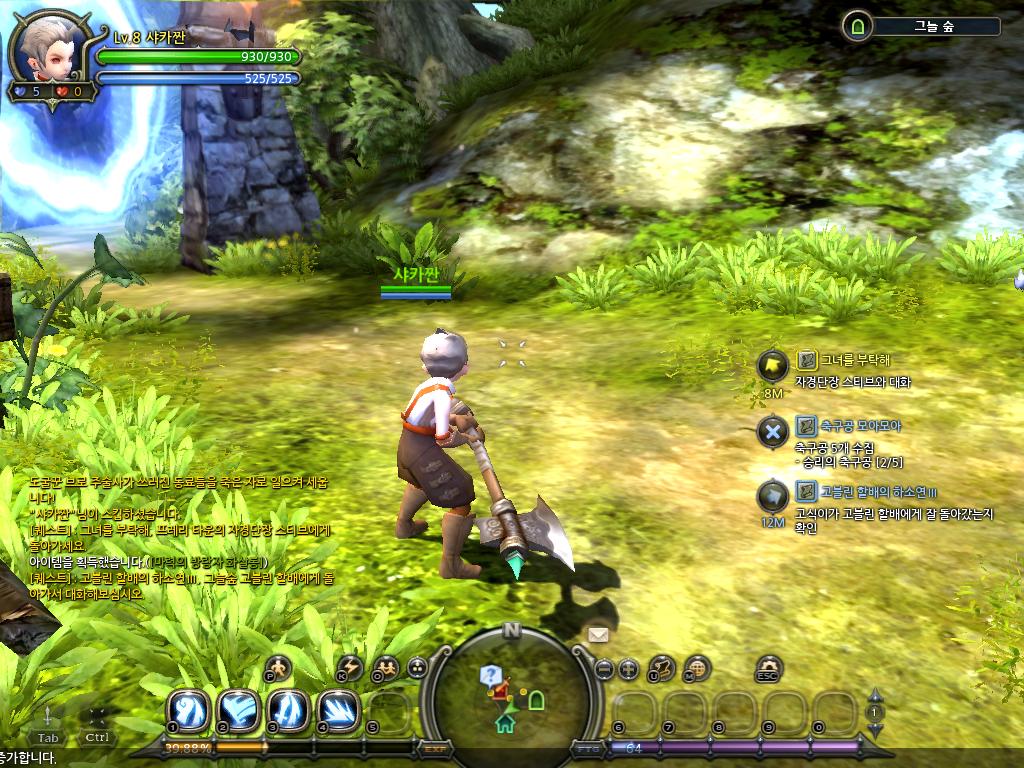This screenshot has height=768, width=1024.
Task: Open the skill window icon marked K
Action: coord(349,667)
